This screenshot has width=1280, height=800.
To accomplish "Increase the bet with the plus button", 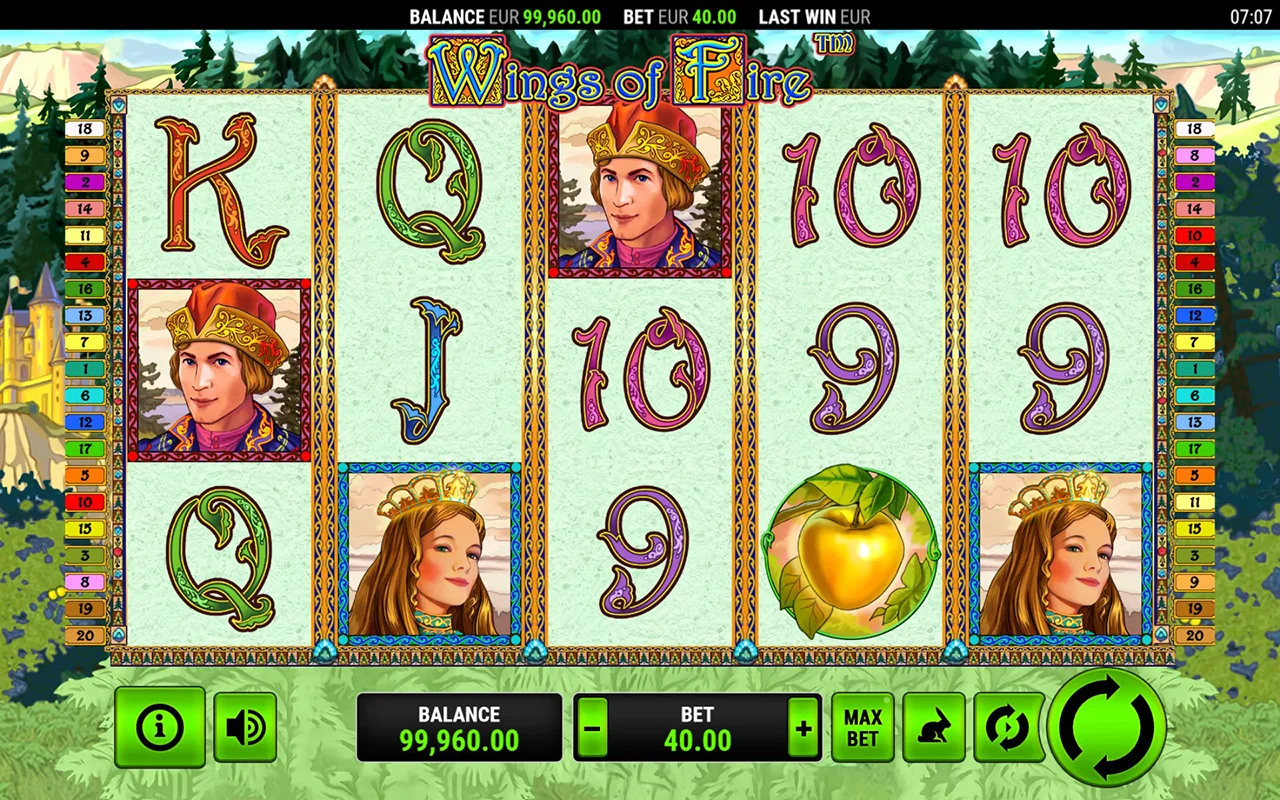I will tap(803, 727).
